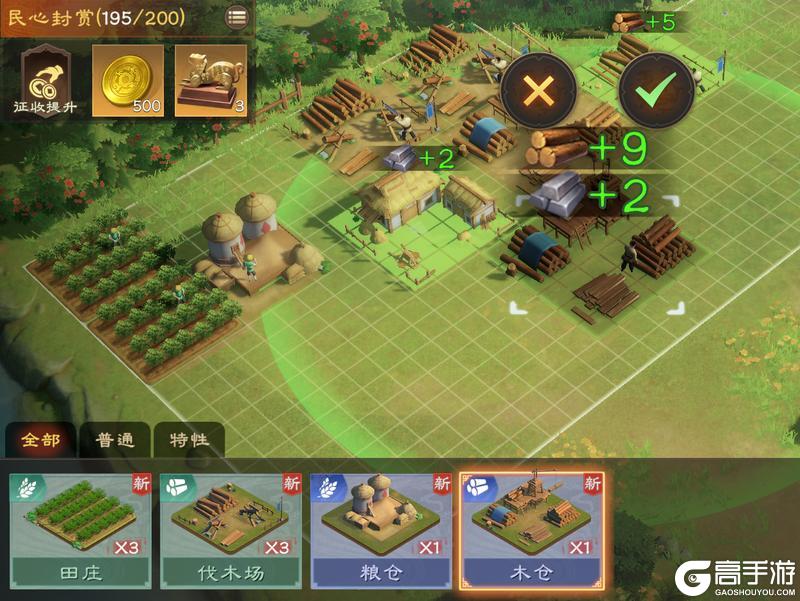Pick the 伐木场 lumber yard card
800x601 pixels.
click(x=230, y=530)
